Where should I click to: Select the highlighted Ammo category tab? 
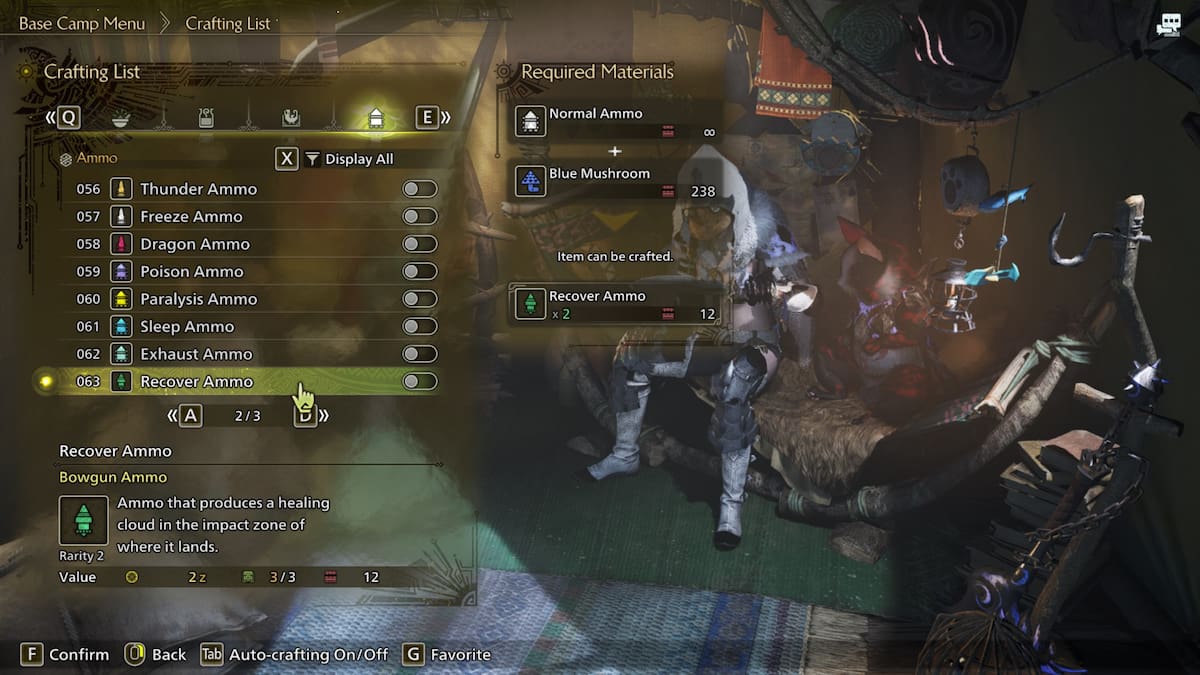tap(376, 118)
